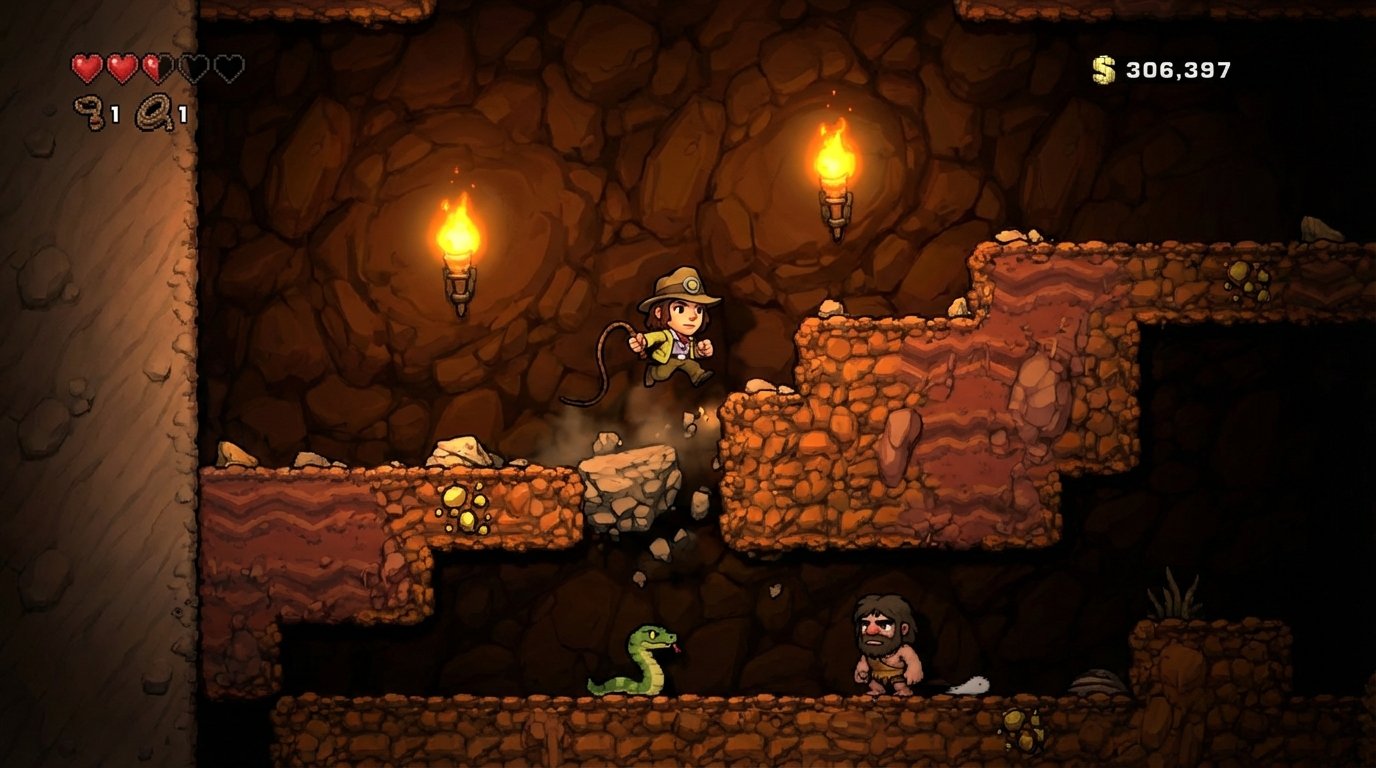Click the rope count icon
Screen dimensions: 1376x768
153,110
